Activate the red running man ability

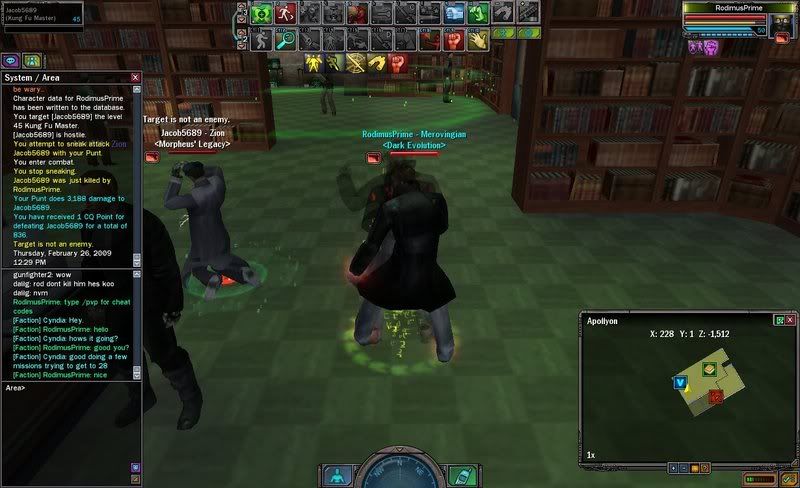pyautogui.click(x=285, y=14)
